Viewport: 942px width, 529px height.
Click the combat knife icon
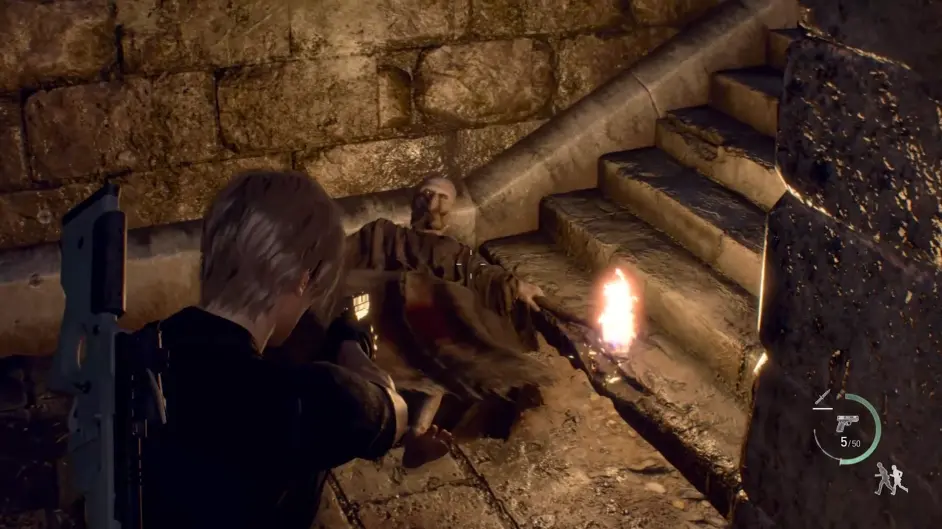click(821, 399)
